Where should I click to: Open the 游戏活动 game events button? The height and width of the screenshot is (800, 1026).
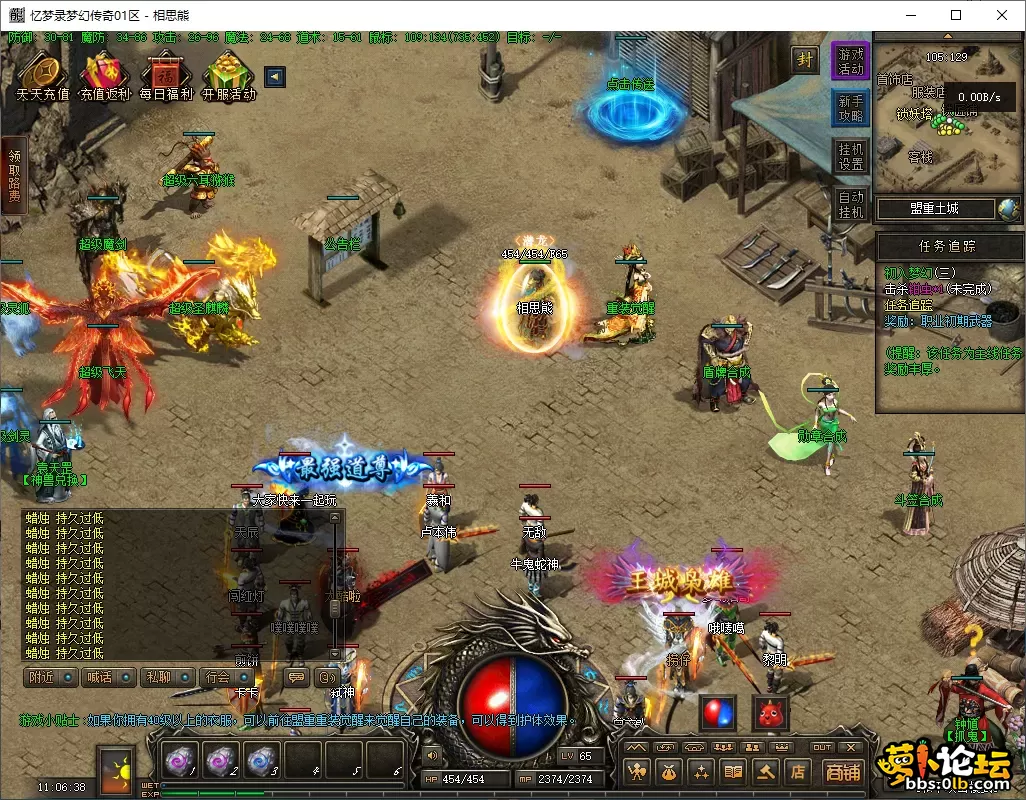click(850, 61)
